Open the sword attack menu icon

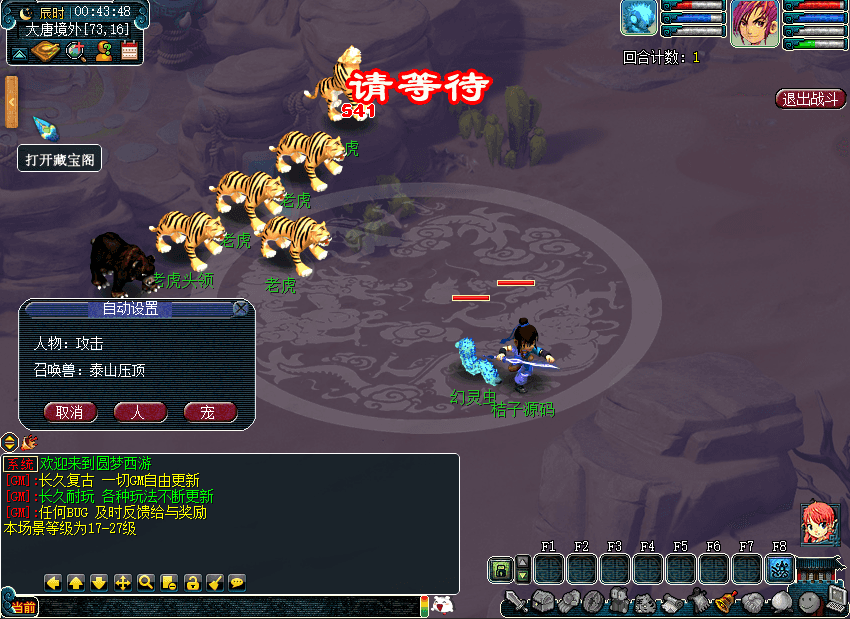[515, 601]
